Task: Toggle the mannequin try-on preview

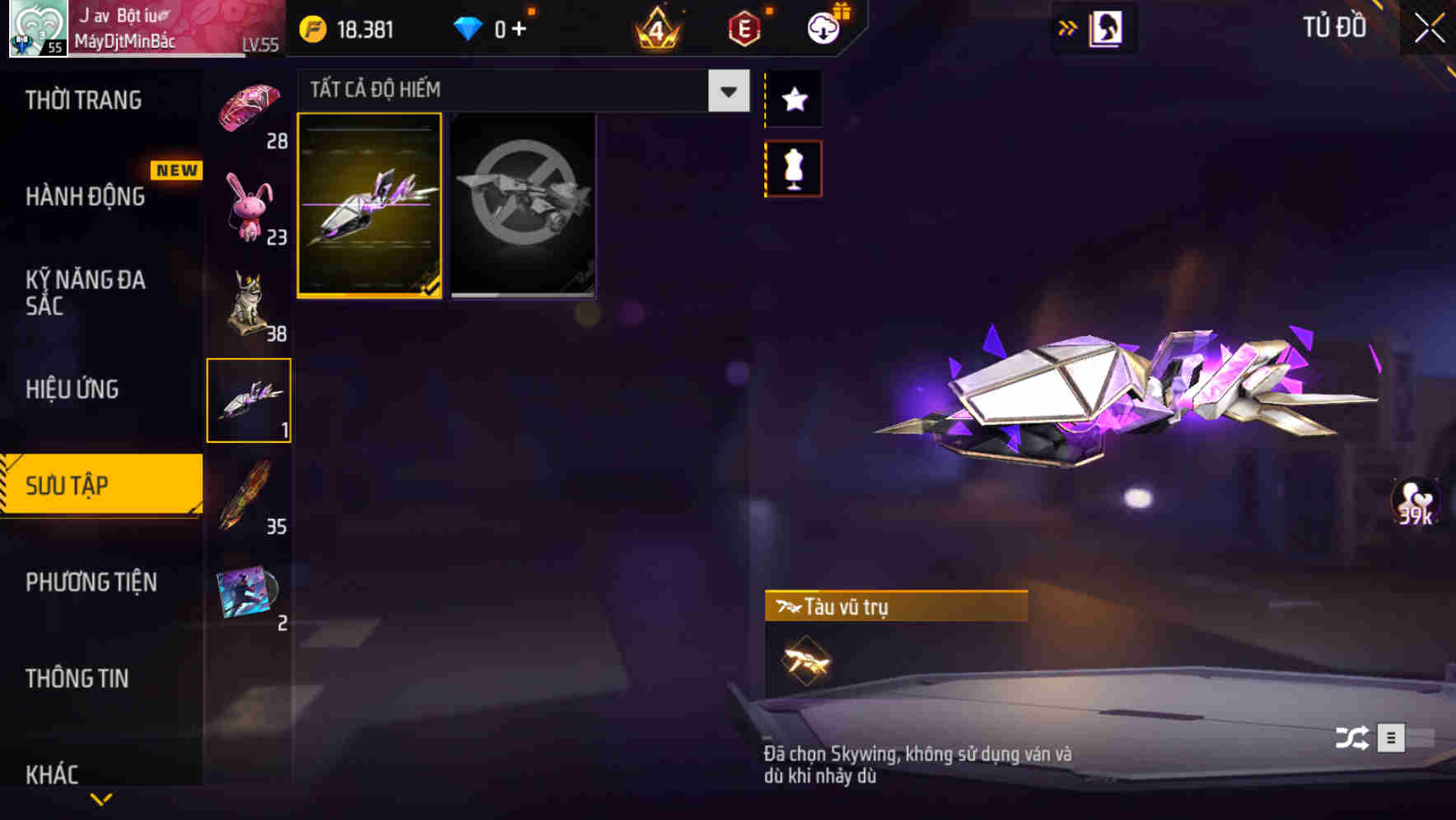Action: pyautogui.click(x=792, y=167)
